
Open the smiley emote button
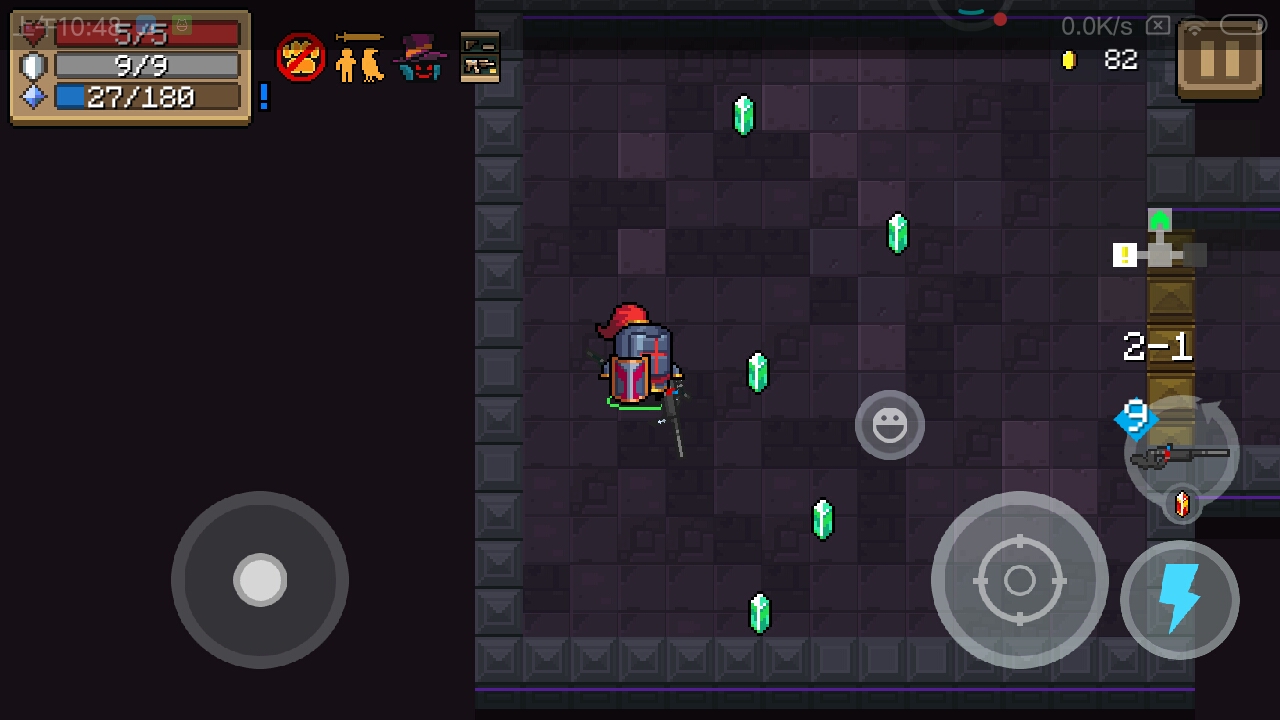point(889,425)
